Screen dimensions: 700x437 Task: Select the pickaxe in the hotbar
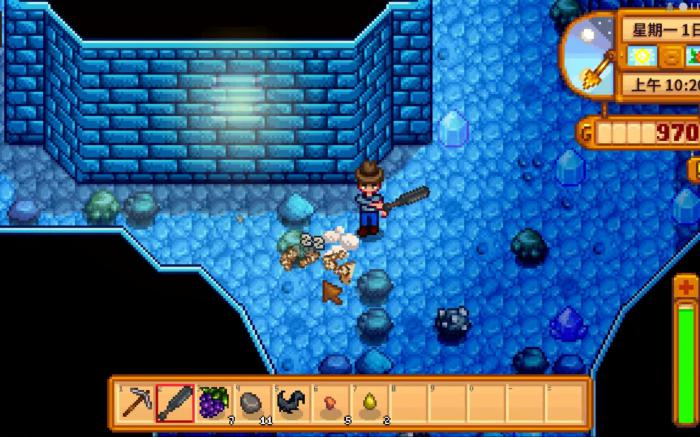click(136, 403)
